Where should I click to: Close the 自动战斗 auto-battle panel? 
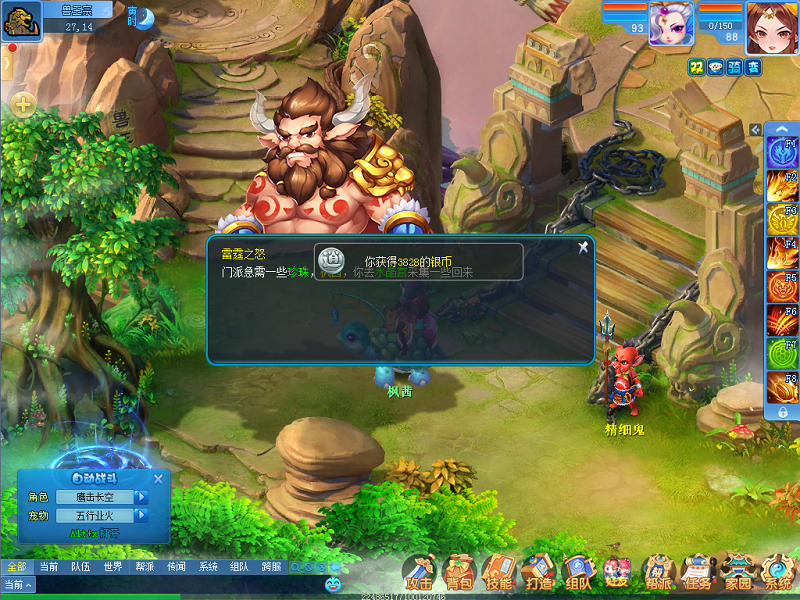click(160, 477)
